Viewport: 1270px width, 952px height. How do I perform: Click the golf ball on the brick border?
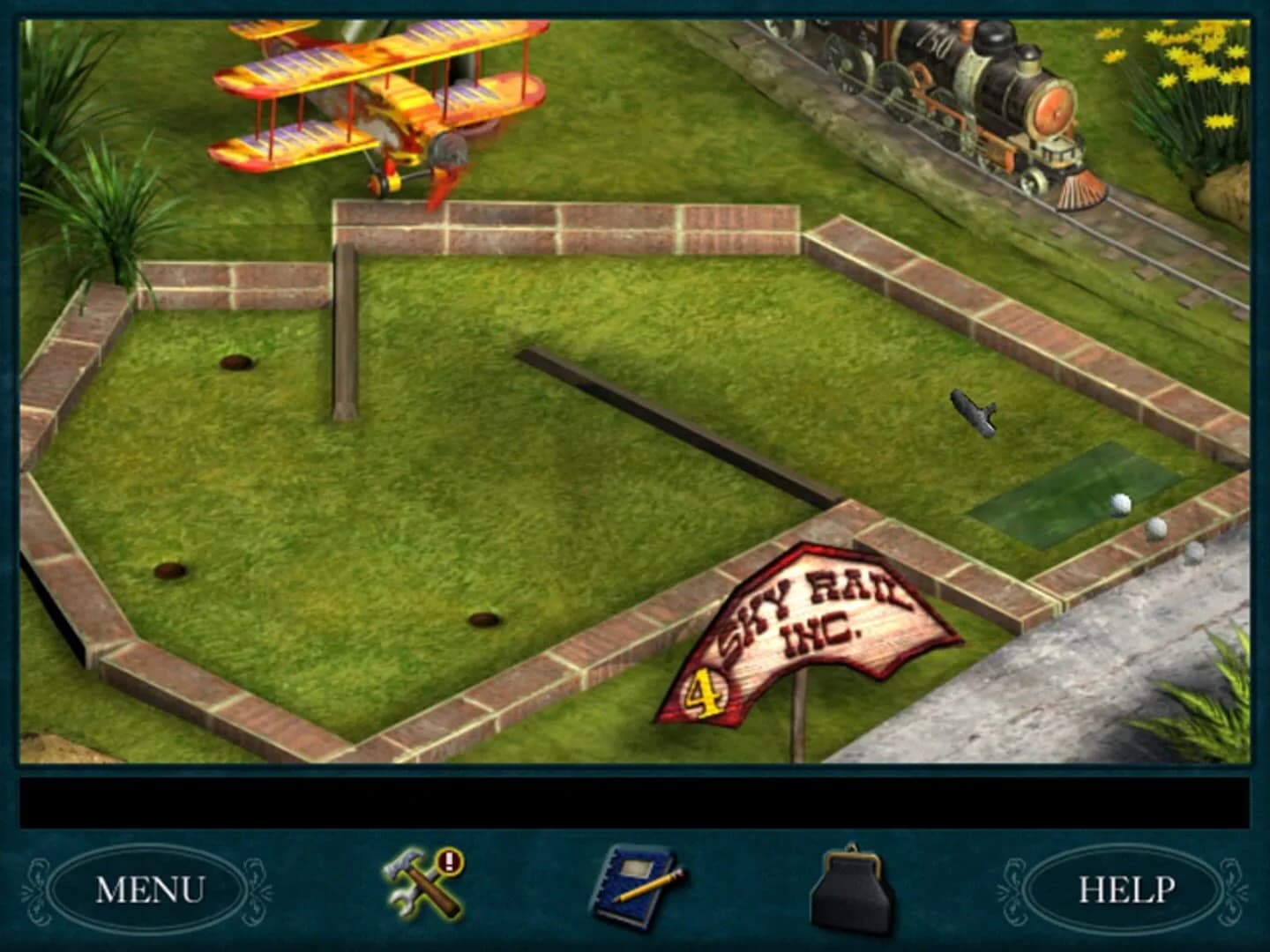click(1158, 529)
